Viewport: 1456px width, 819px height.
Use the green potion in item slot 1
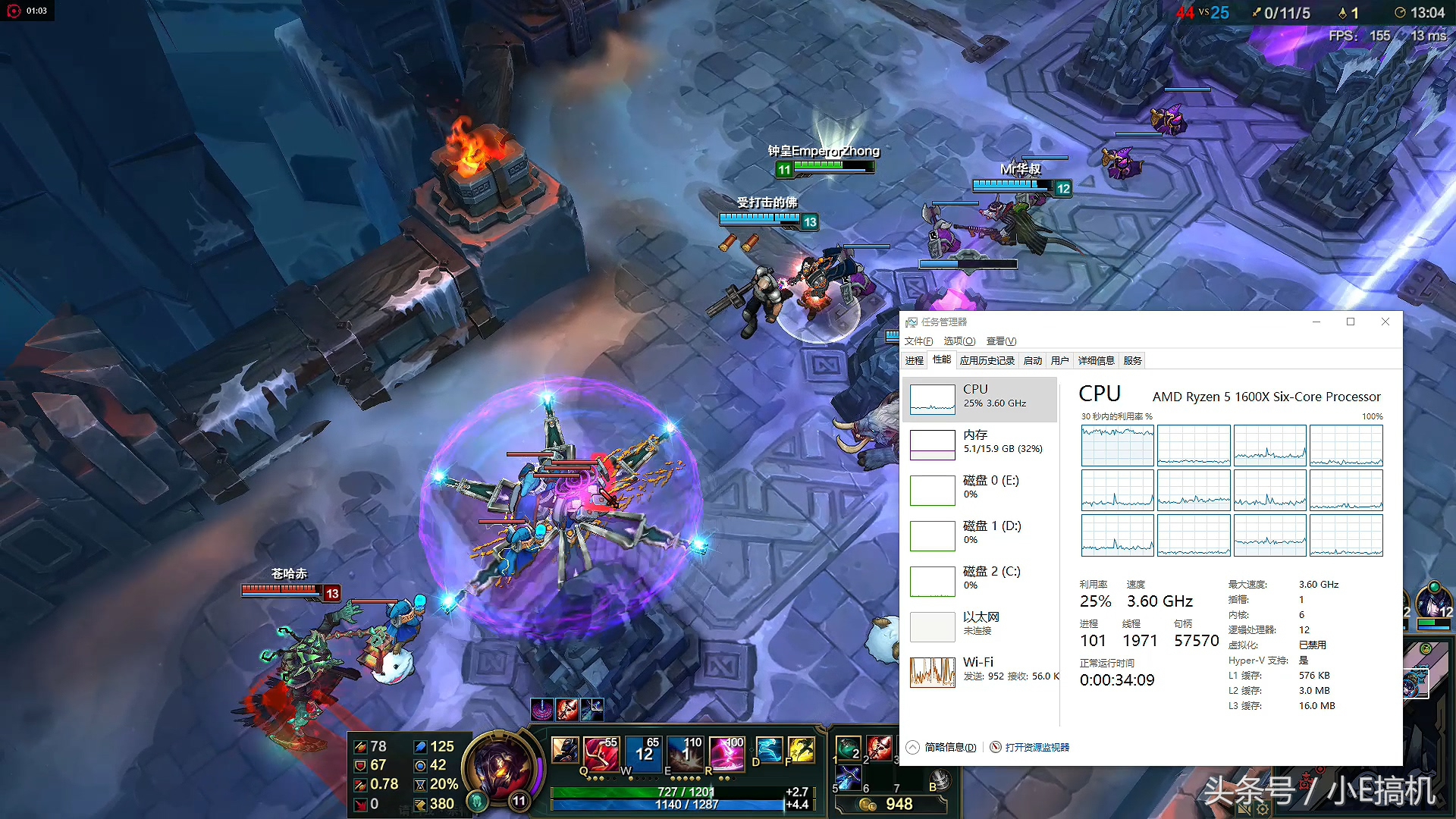pos(848,748)
